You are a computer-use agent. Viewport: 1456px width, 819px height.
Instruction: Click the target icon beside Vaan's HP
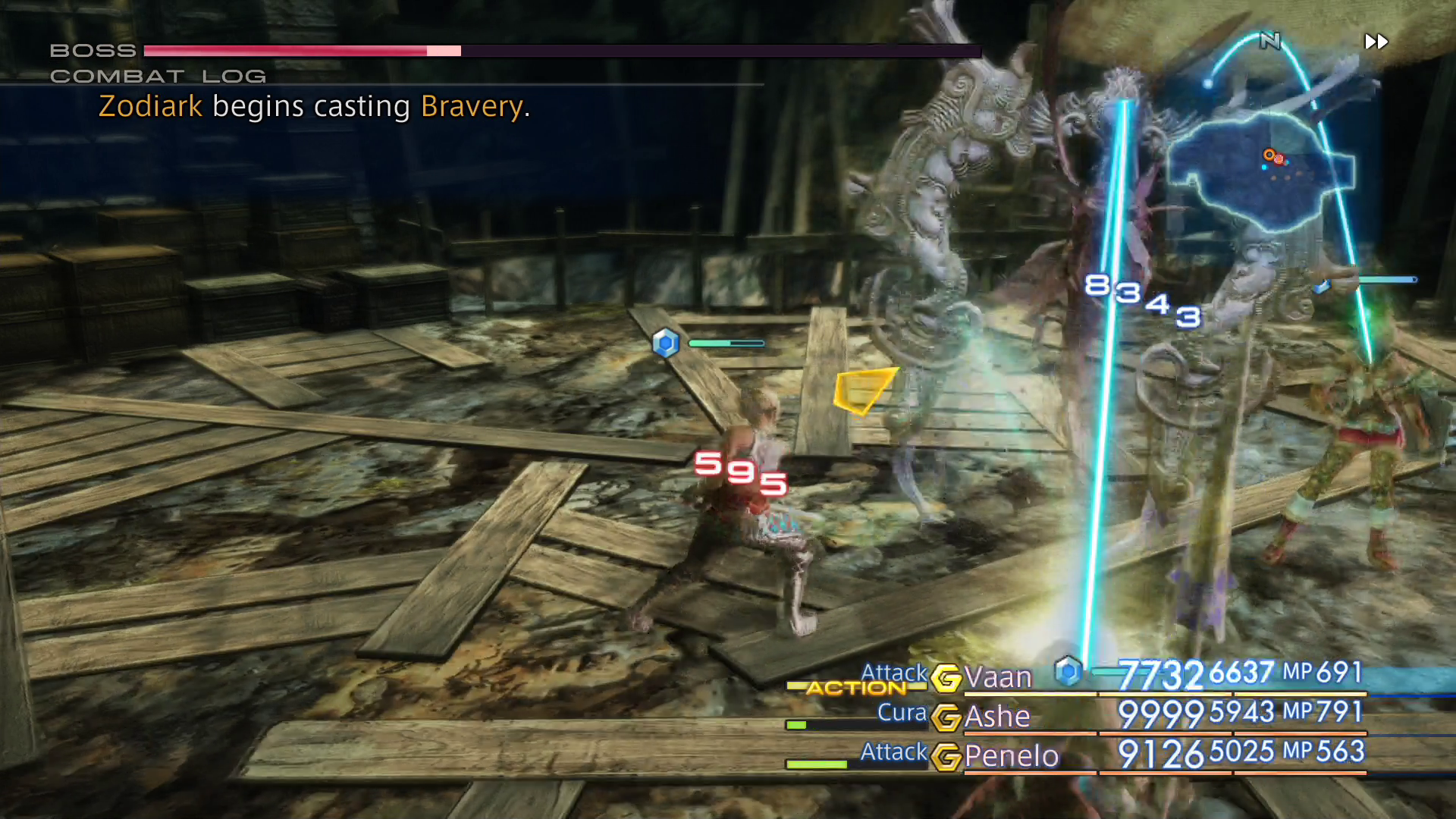click(x=1068, y=671)
